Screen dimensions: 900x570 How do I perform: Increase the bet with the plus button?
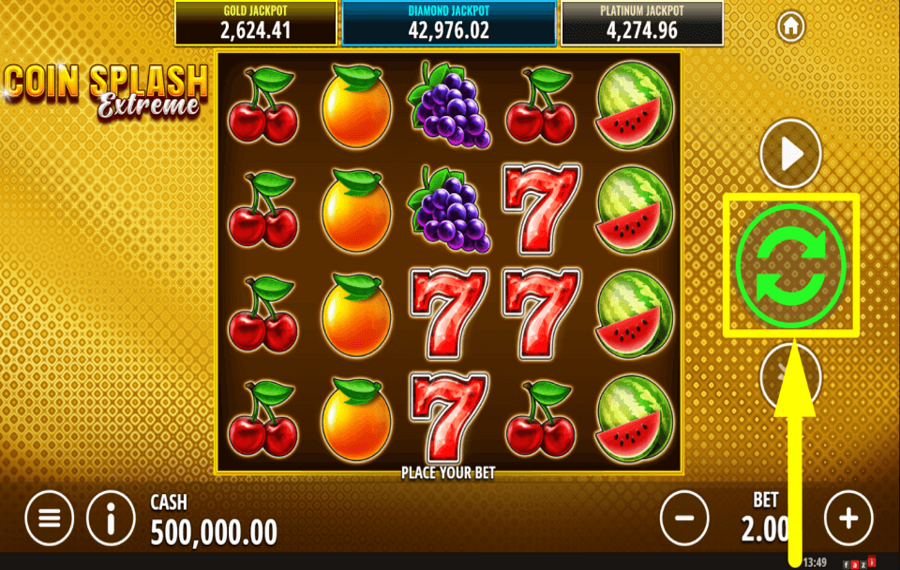[x=848, y=518]
